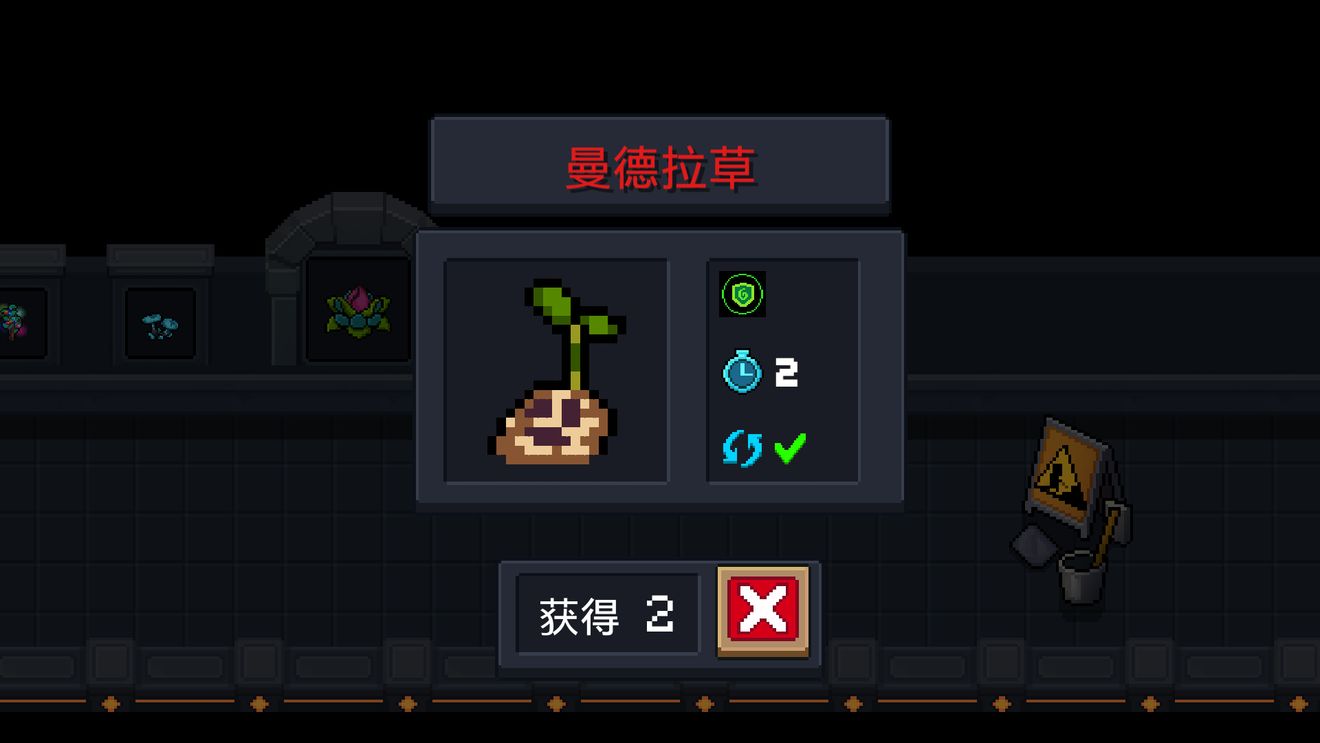Click the green shield G rank icon

click(741, 295)
